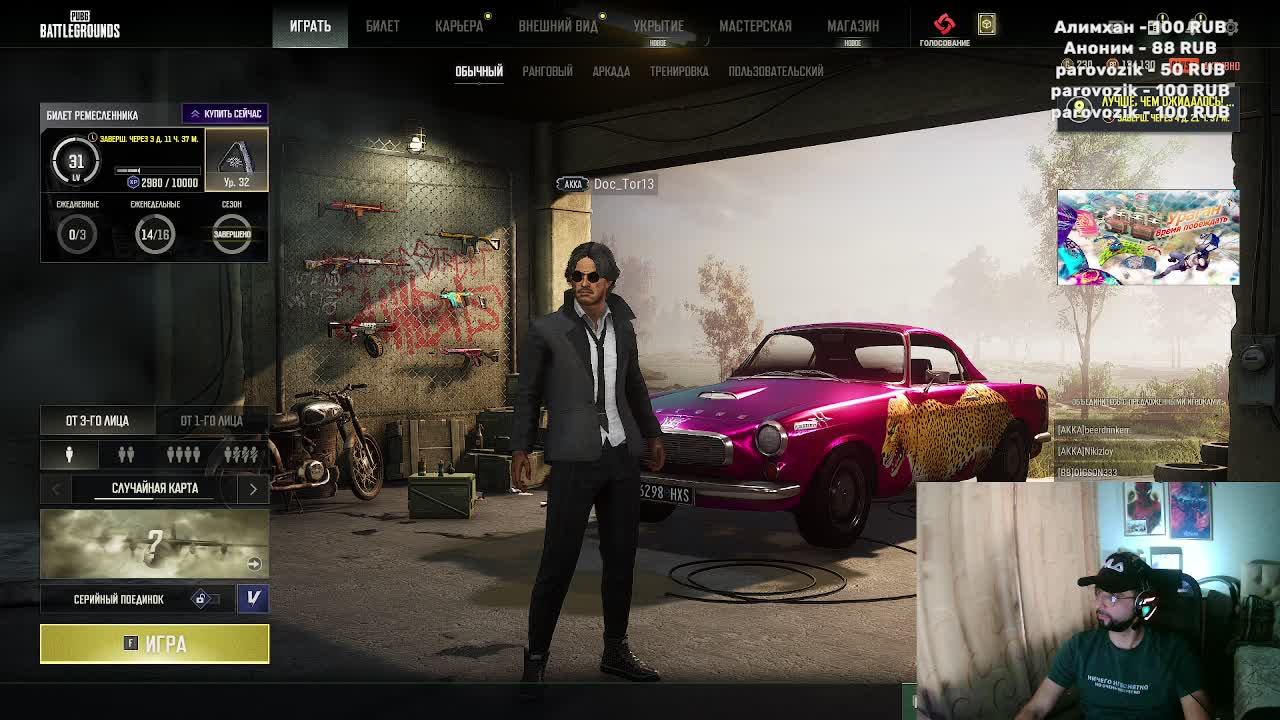The image size is (1280, 720).
Task: Switch to the РАНГОВЫЙ ranked tab
Action: pos(547,71)
